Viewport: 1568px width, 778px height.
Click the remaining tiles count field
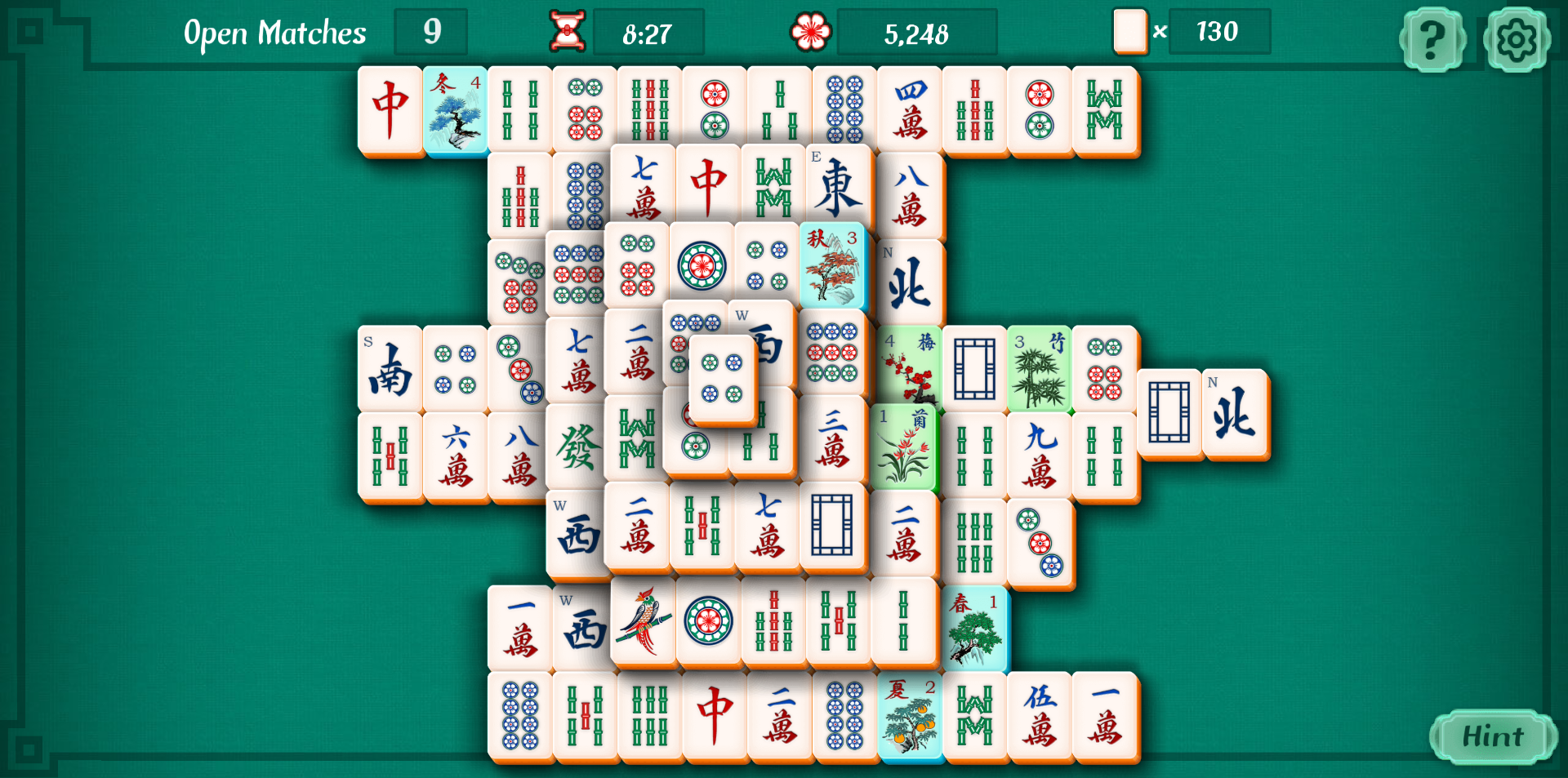coord(1218,32)
